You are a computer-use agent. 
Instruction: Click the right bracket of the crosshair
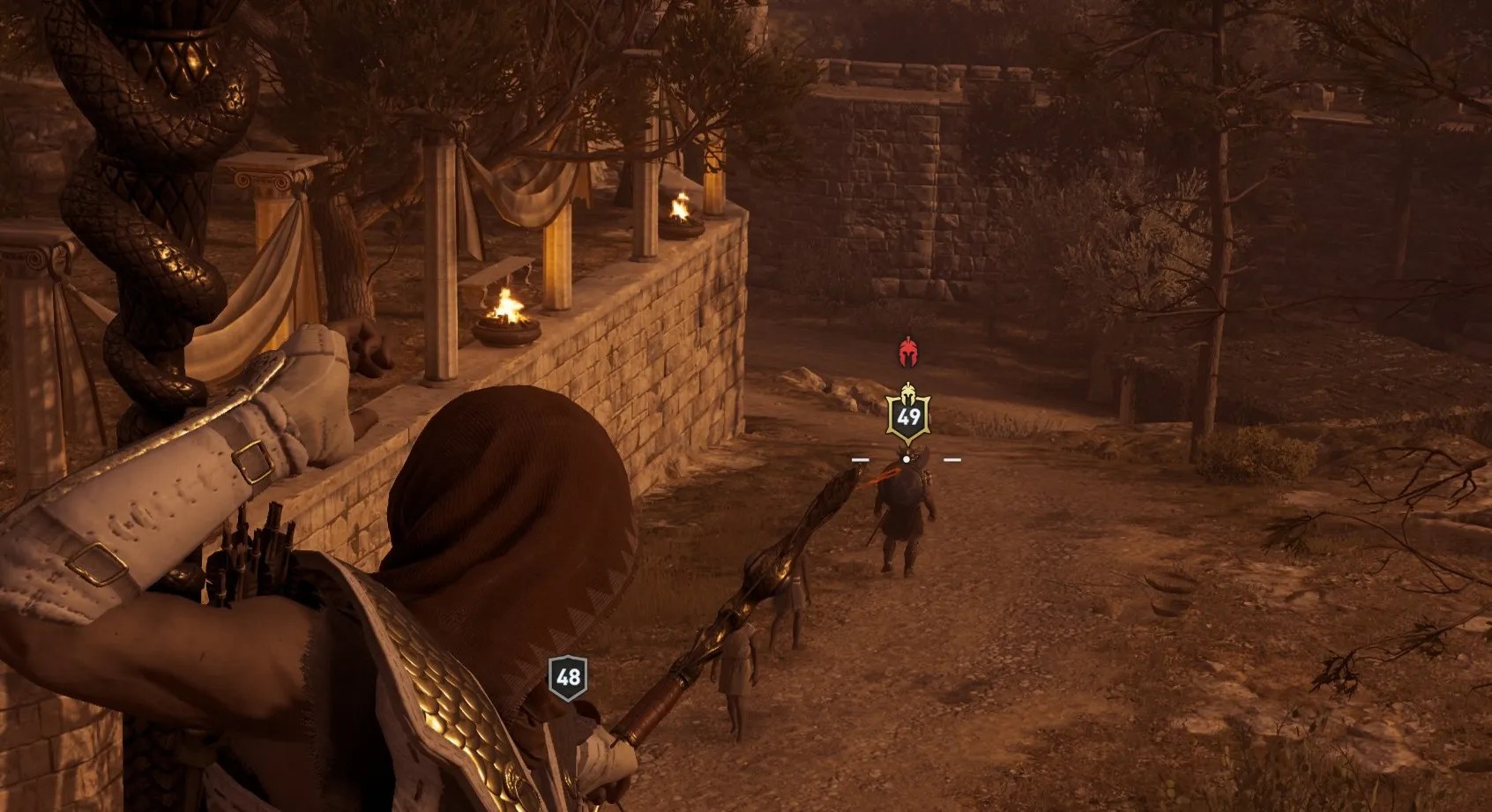click(x=954, y=458)
